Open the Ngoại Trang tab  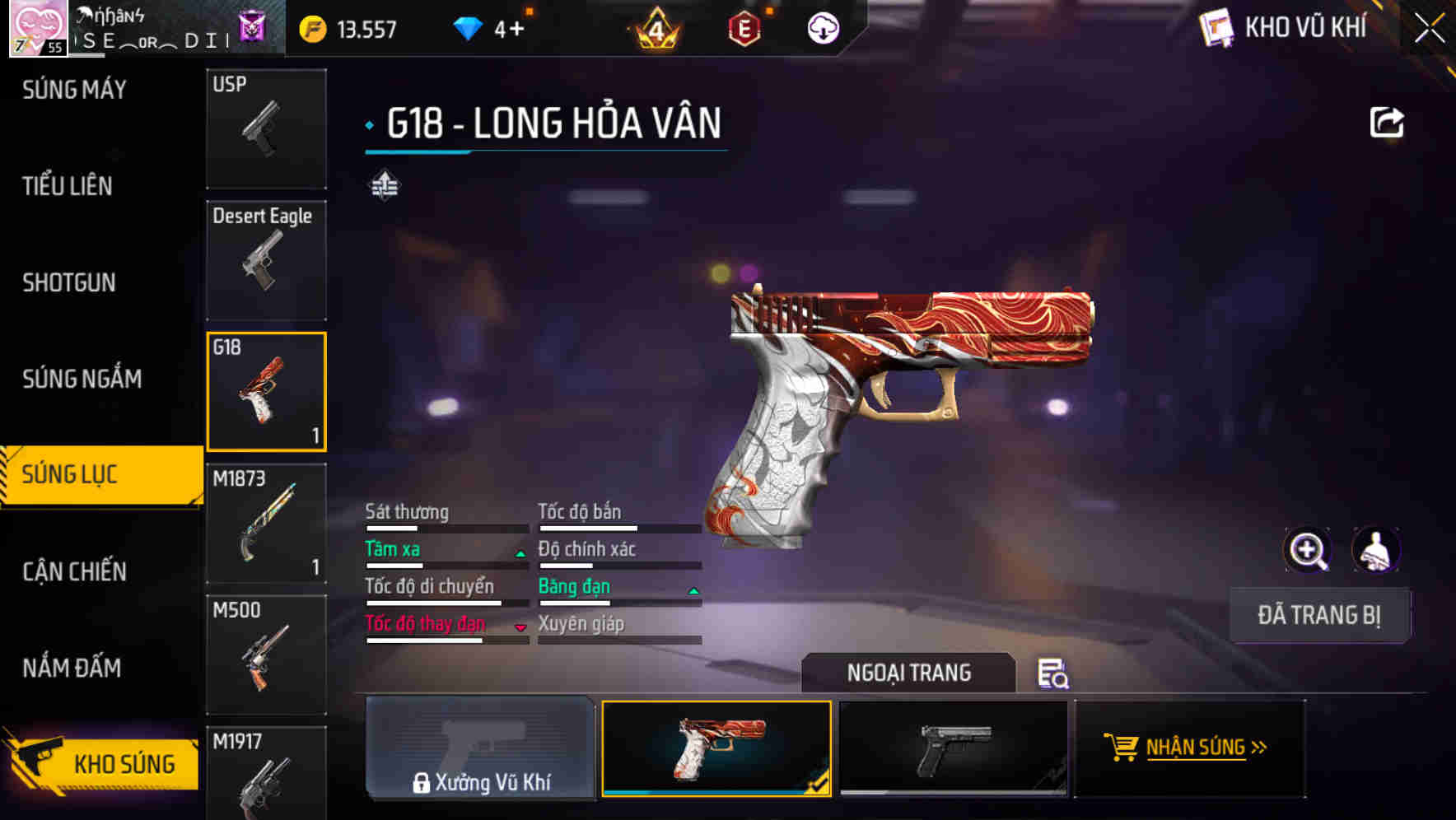pos(908,673)
